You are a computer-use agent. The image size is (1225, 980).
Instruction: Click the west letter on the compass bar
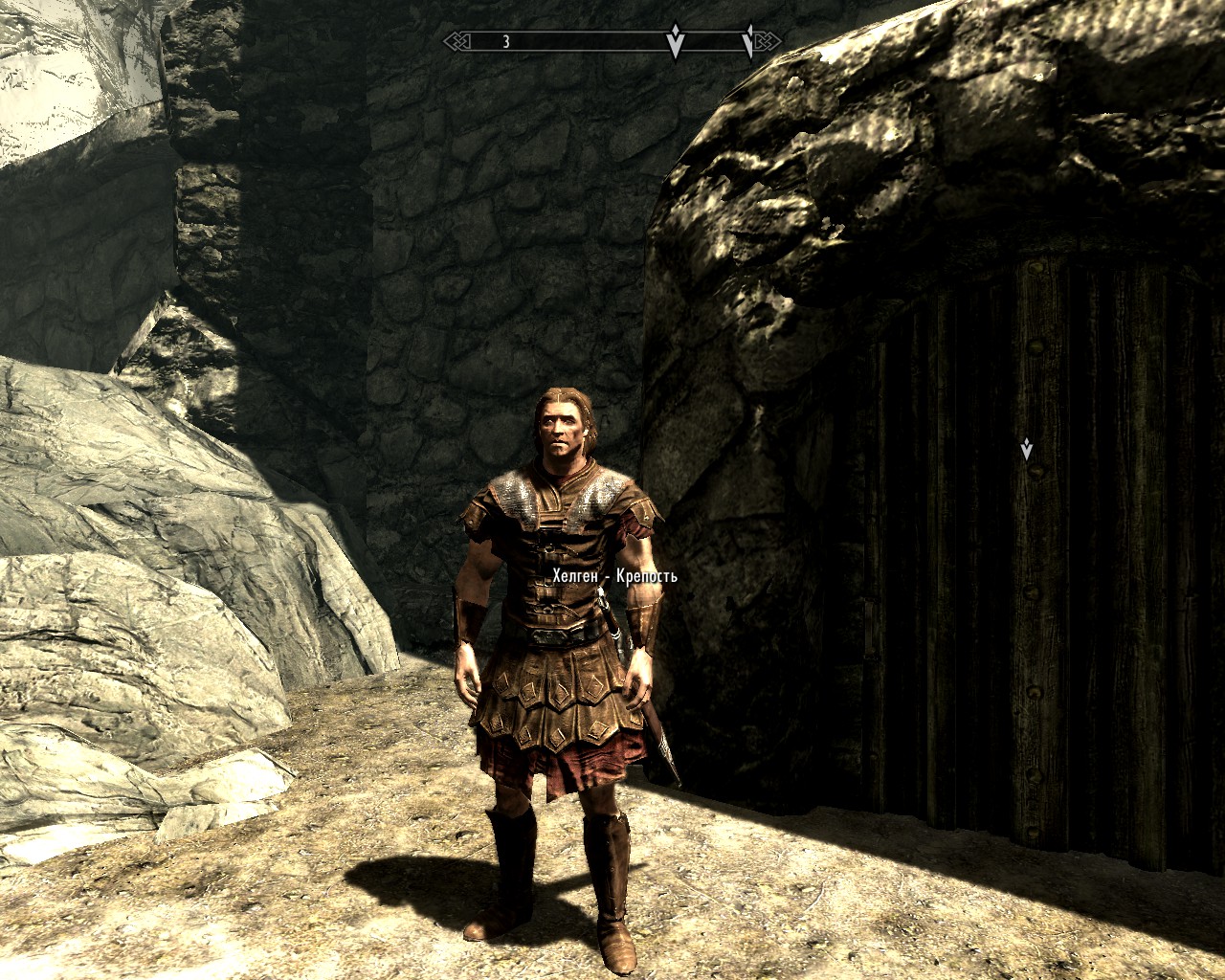505,42
